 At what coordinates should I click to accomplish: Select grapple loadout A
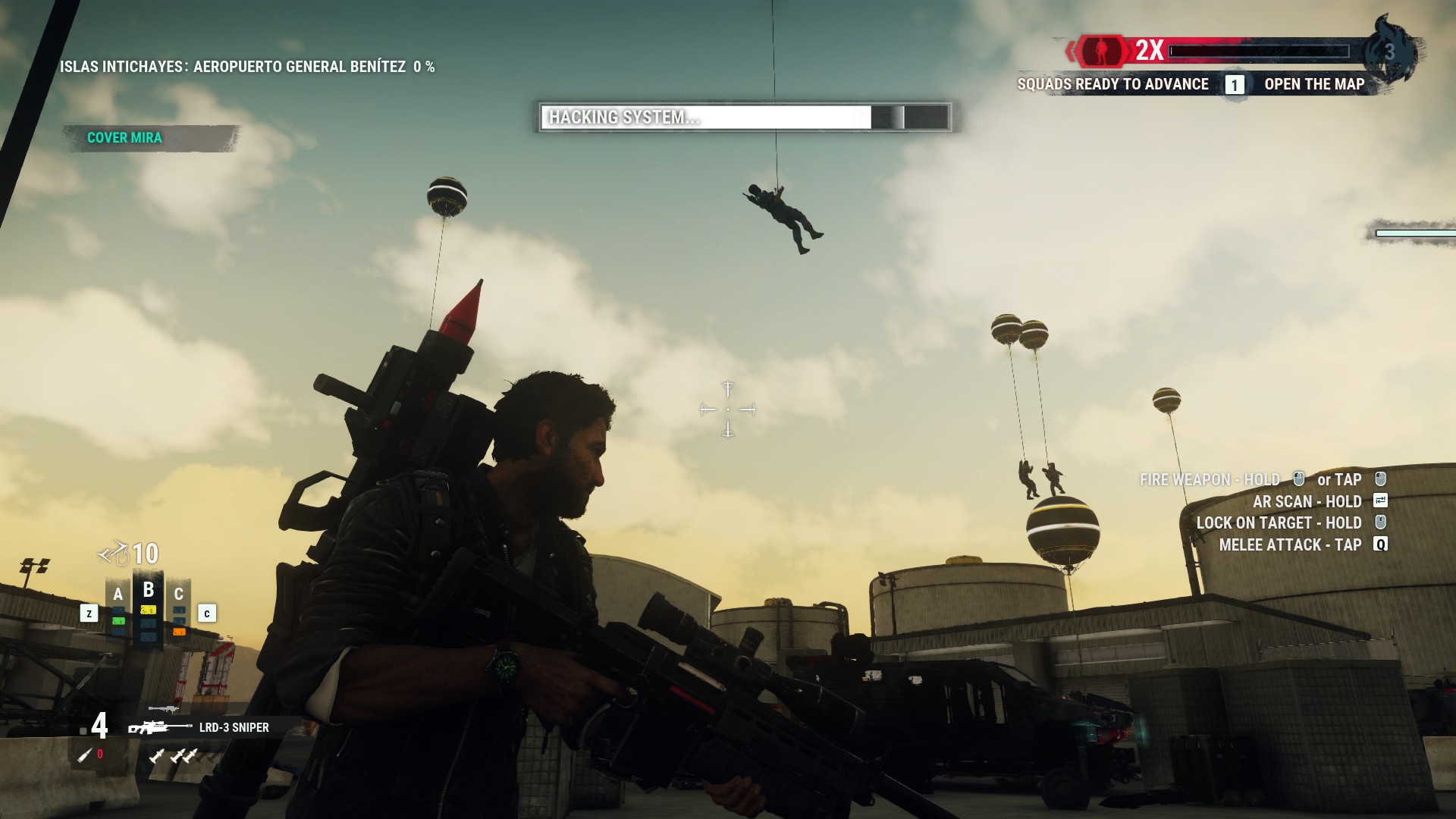[x=118, y=611]
